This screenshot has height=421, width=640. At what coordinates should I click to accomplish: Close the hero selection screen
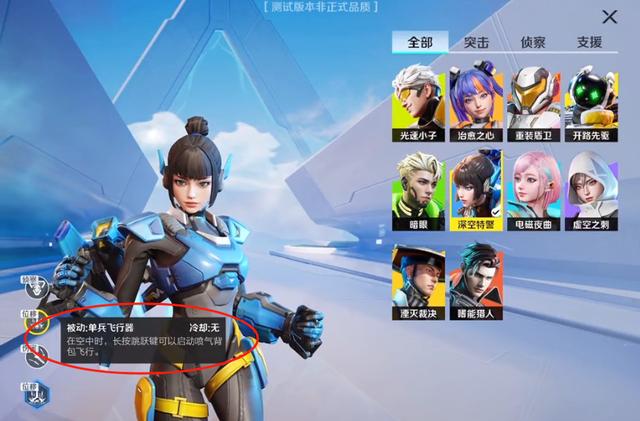(x=609, y=17)
